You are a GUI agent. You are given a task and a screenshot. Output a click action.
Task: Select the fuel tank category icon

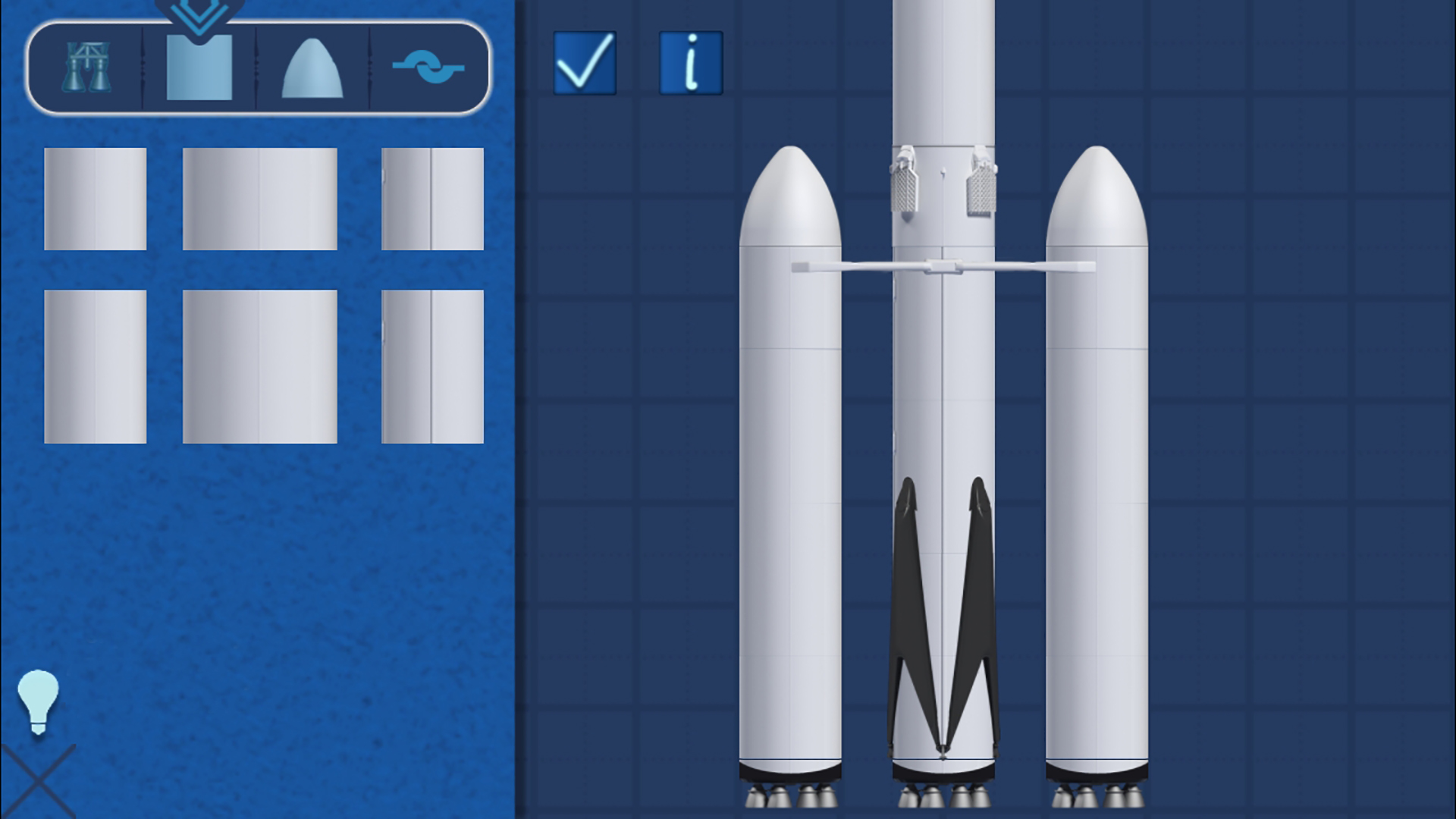[x=197, y=68]
